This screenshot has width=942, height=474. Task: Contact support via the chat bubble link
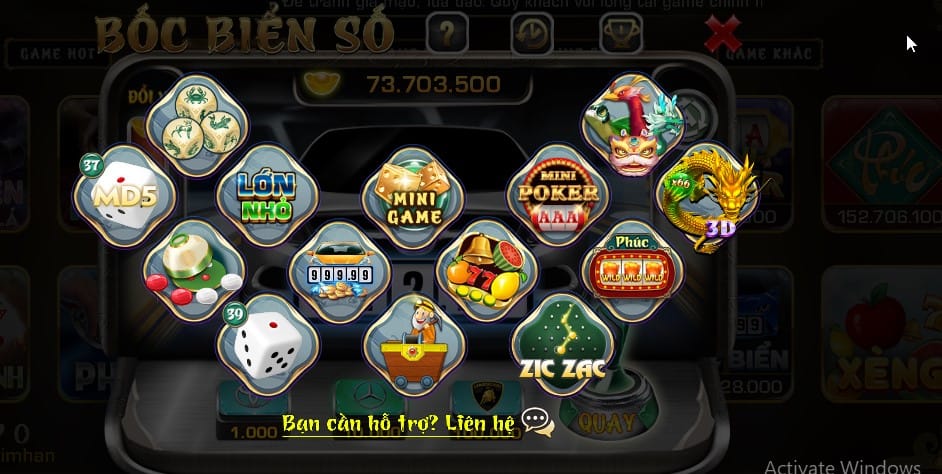click(537, 422)
